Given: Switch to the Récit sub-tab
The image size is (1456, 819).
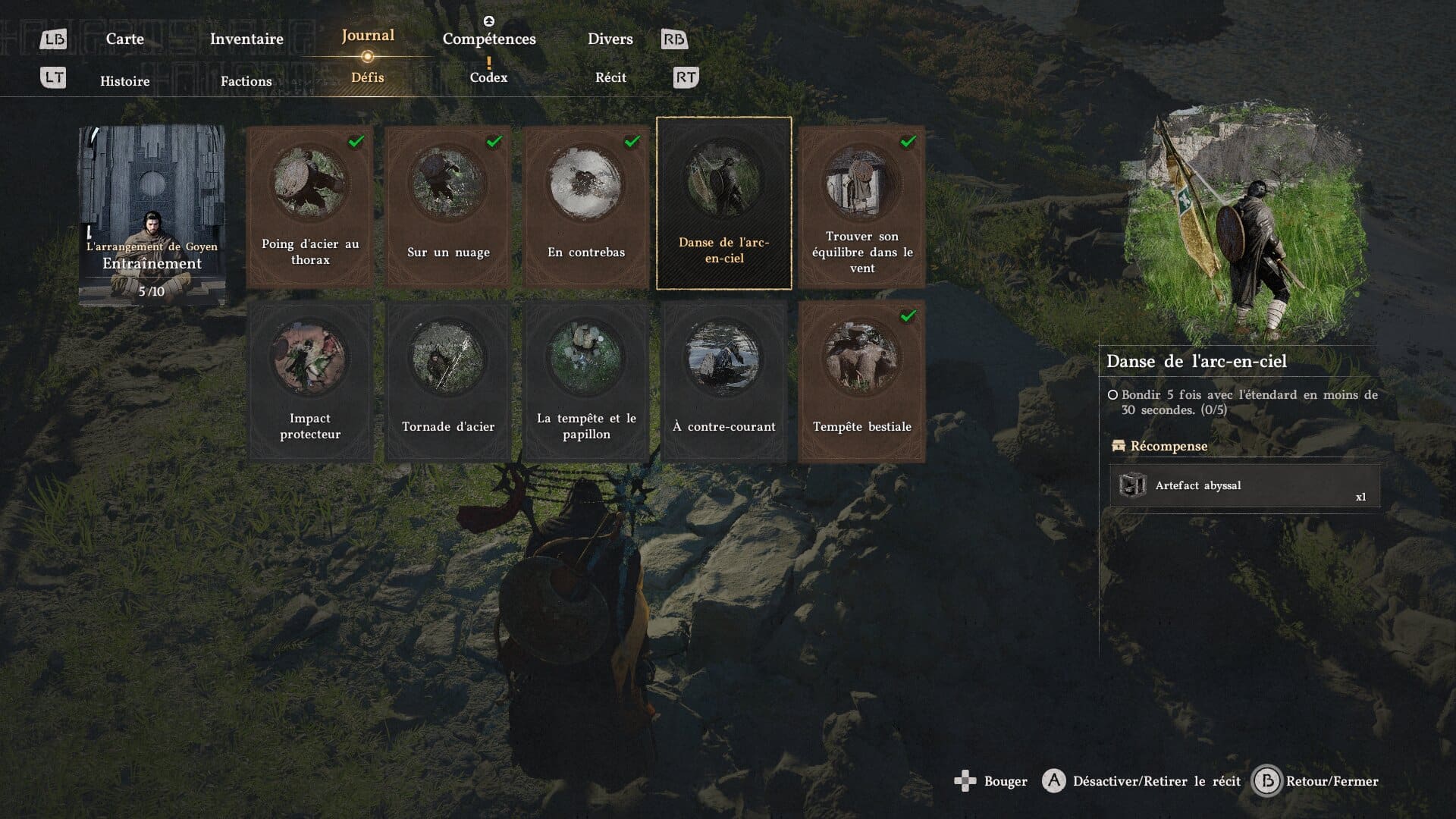Looking at the screenshot, I should point(610,77).
